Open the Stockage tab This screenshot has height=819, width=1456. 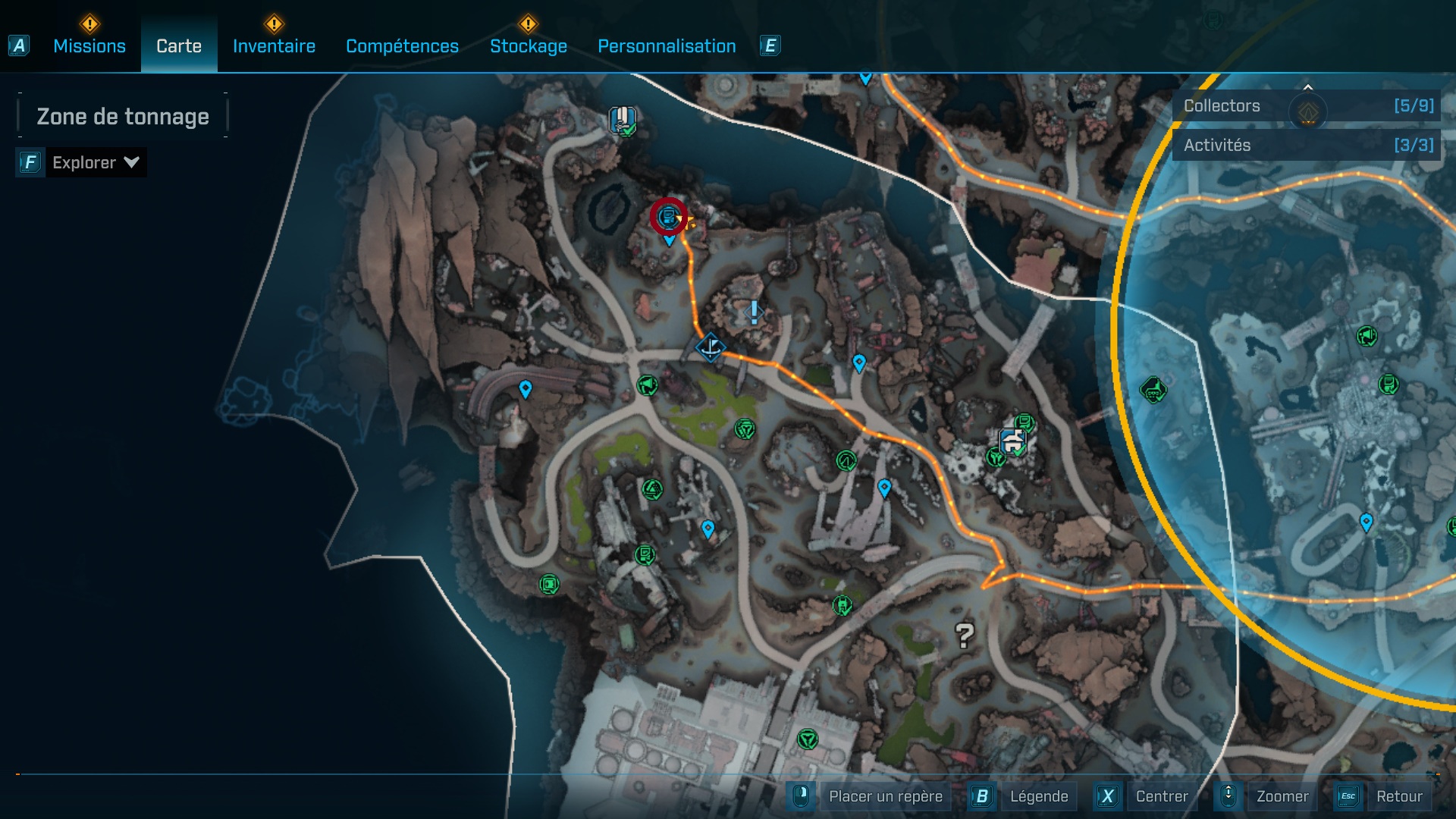tap(528, 46)
